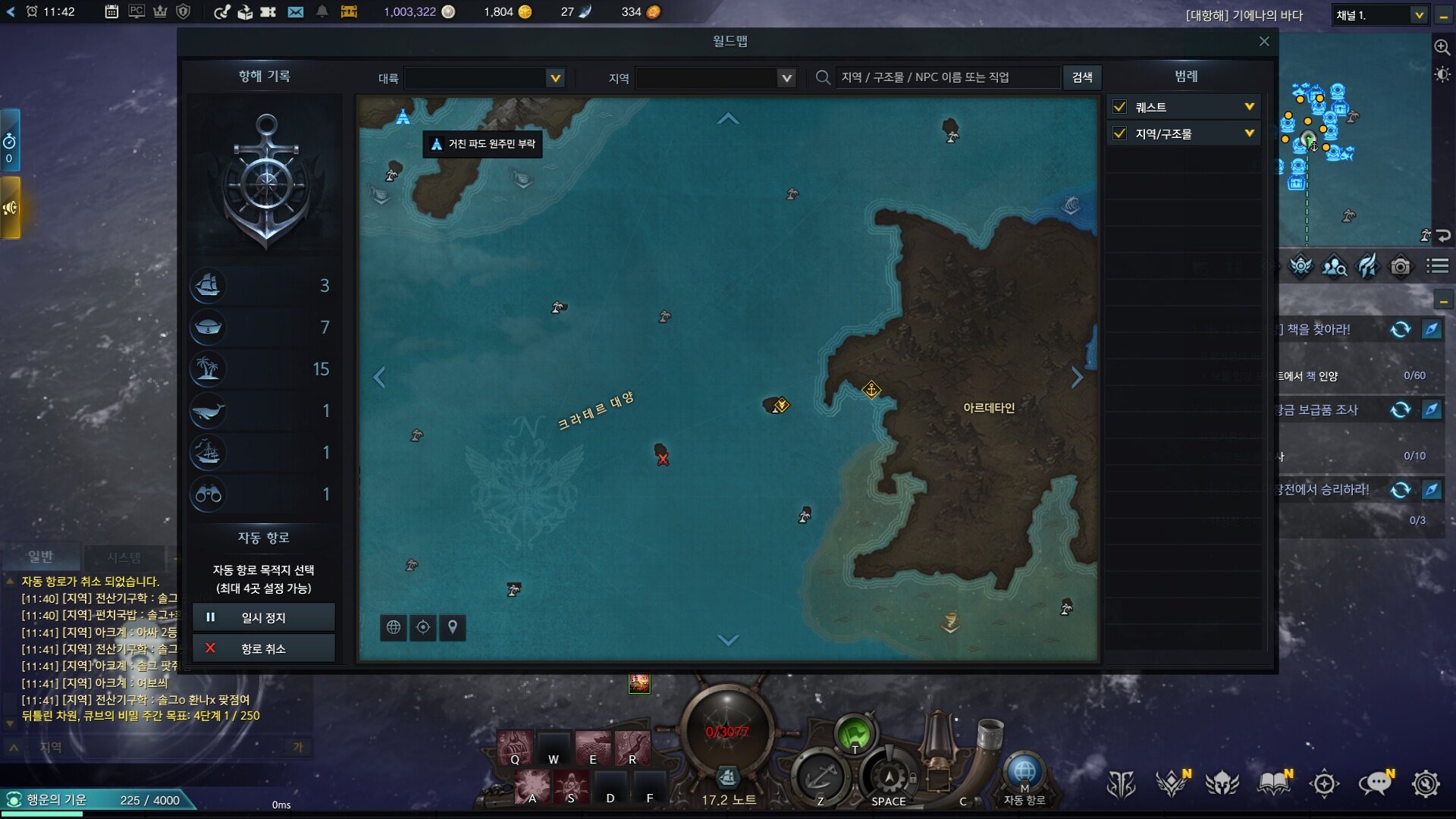This screenshot has width=1456, height=819.
Task: Pan the map left with the arrow
Action: (x=380, y=377)
